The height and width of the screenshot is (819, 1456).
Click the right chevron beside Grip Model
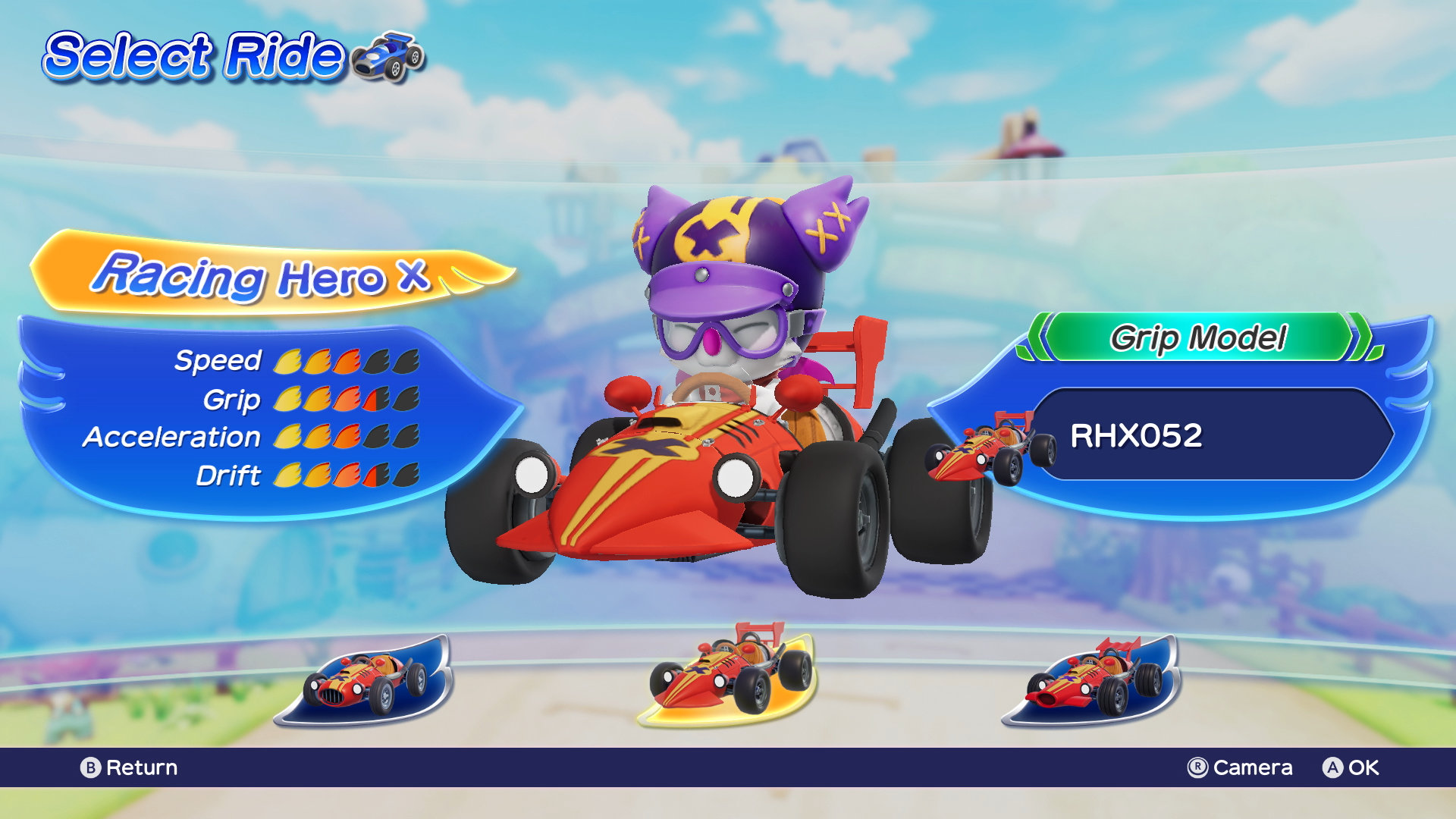point(1363,338)
